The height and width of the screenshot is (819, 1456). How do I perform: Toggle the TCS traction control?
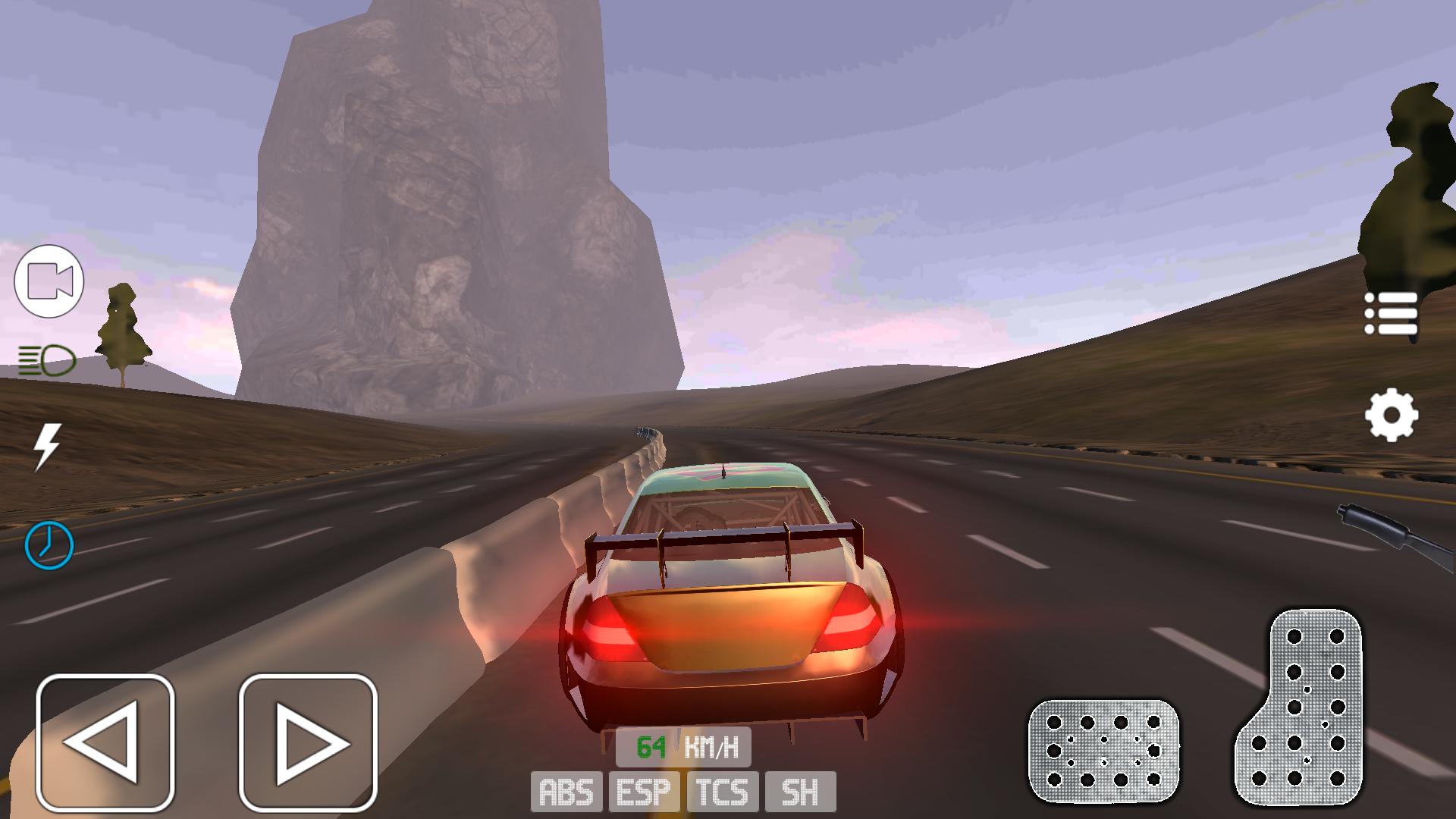point(723,792)
